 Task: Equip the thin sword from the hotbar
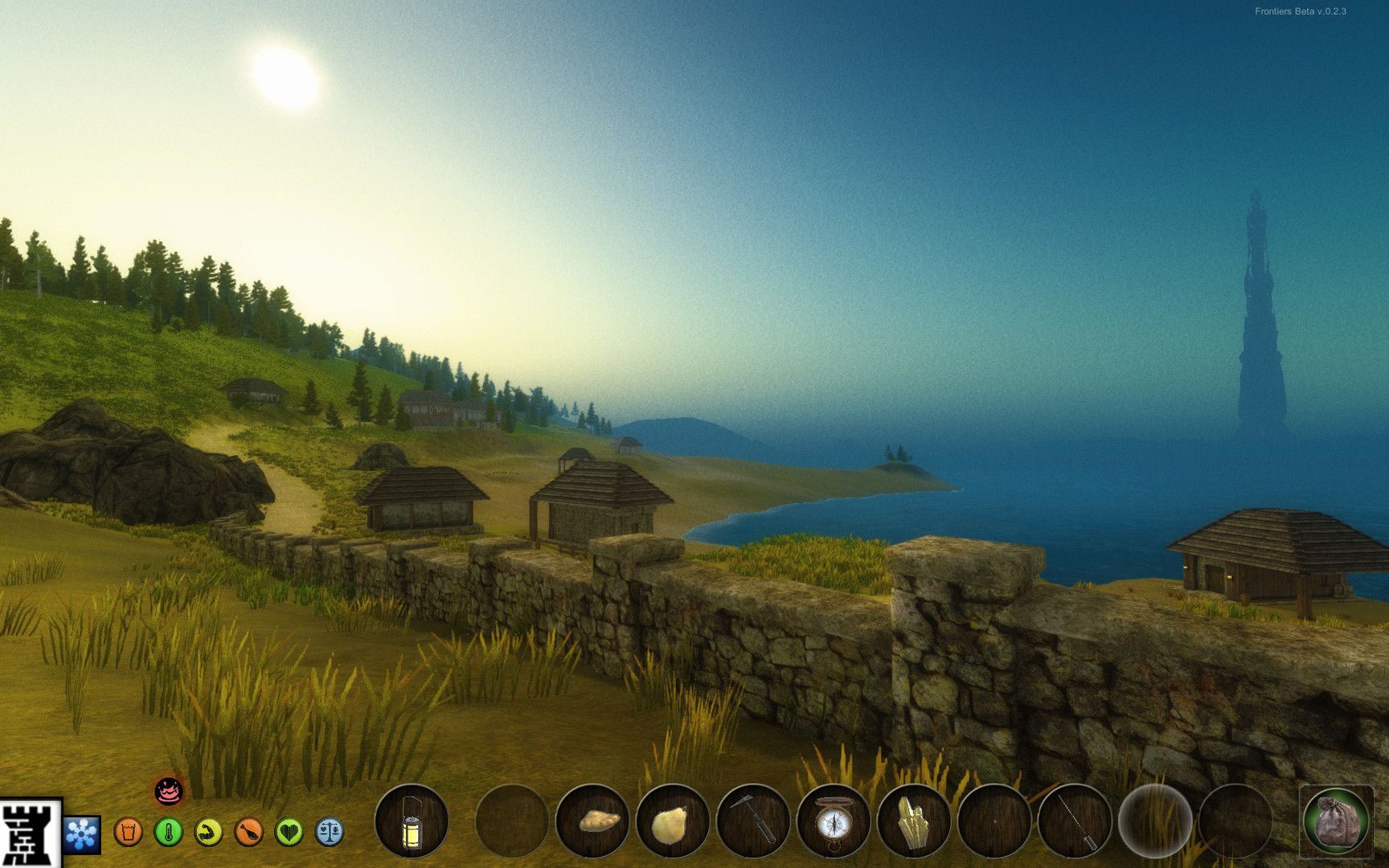click(x=1075, y=821)
